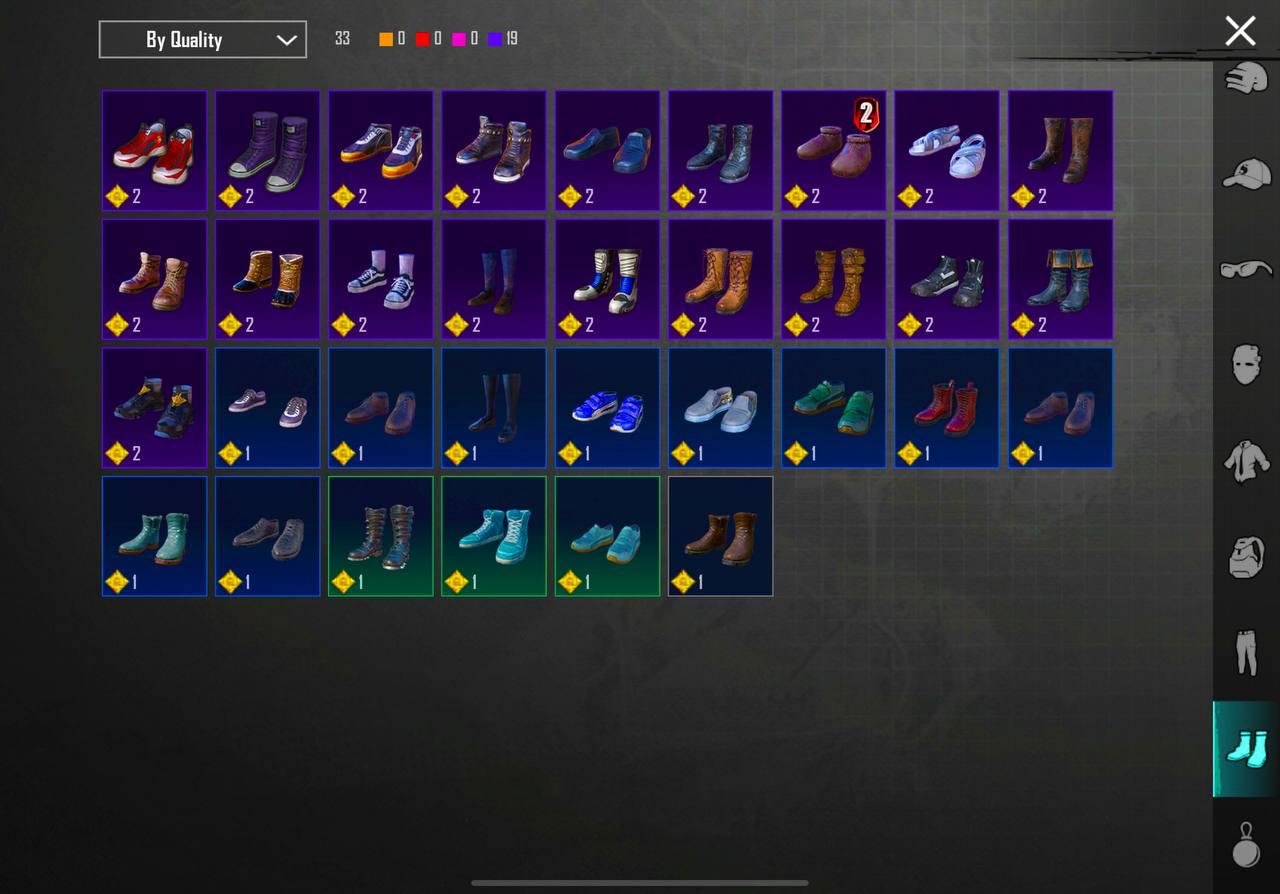Select the teal high-top sneakers

point(493,536)
